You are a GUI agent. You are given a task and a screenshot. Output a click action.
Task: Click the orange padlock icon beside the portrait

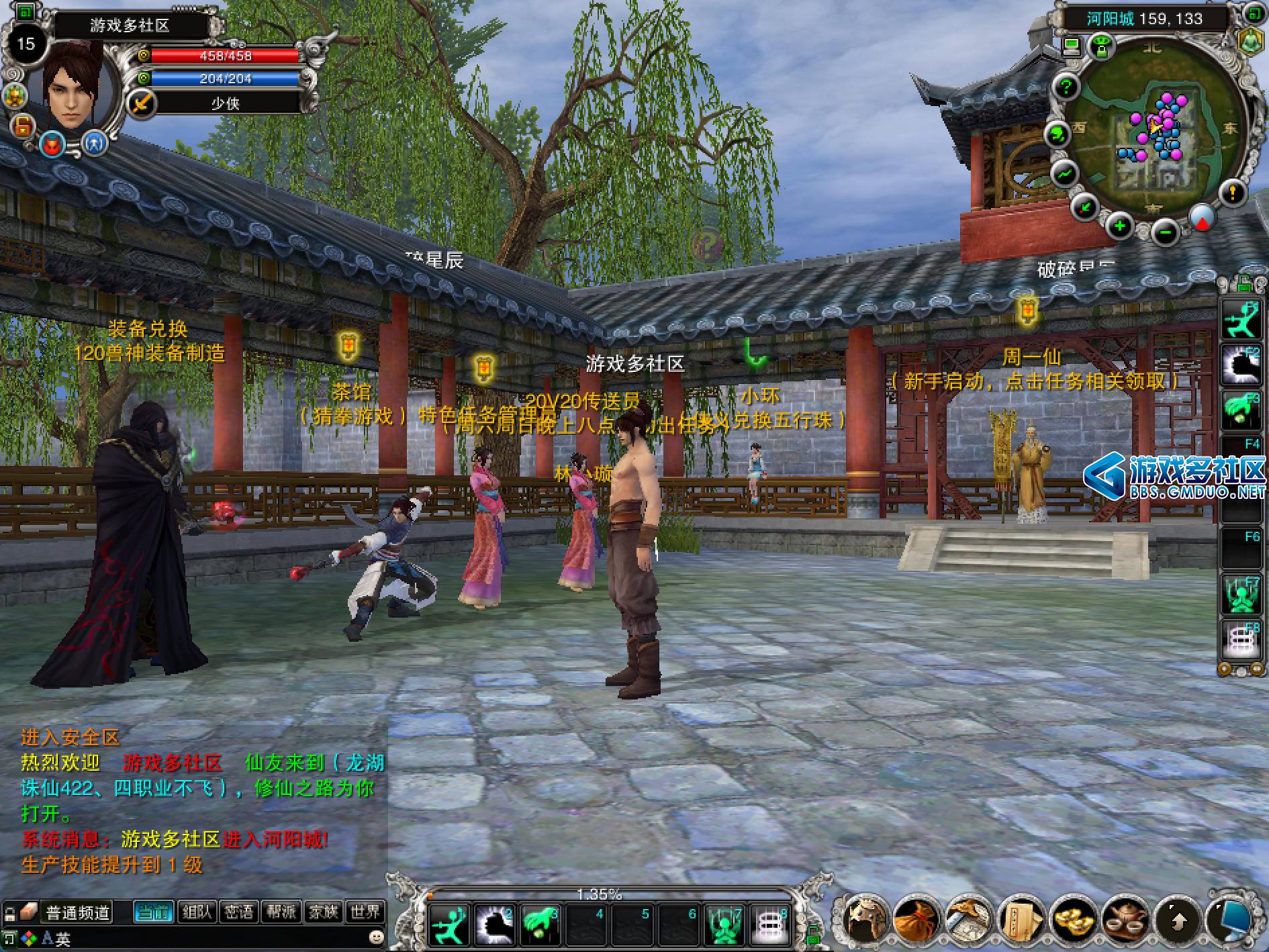(22, 125)
